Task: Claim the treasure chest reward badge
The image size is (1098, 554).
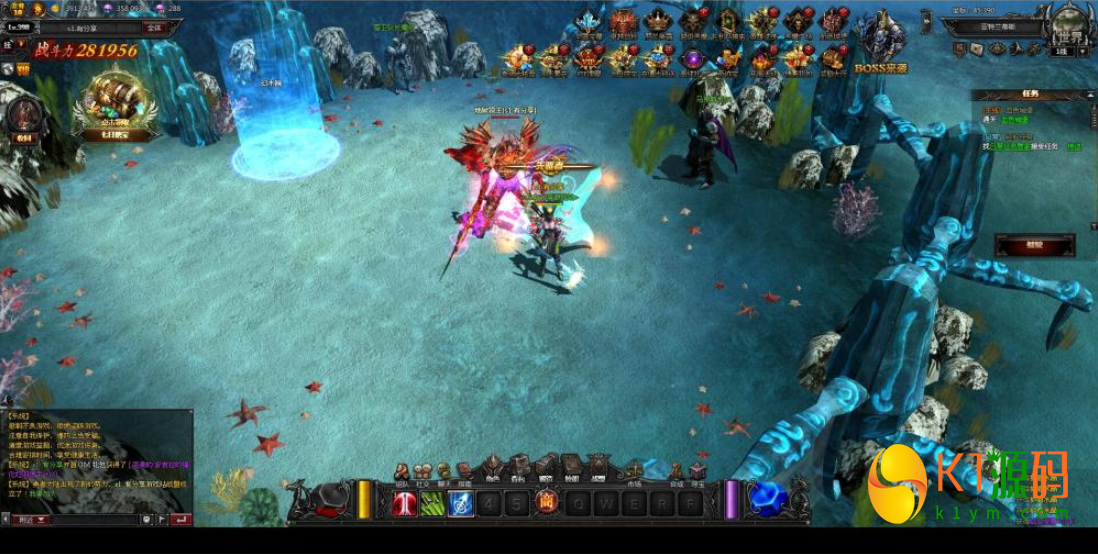Action: point(116,102)
